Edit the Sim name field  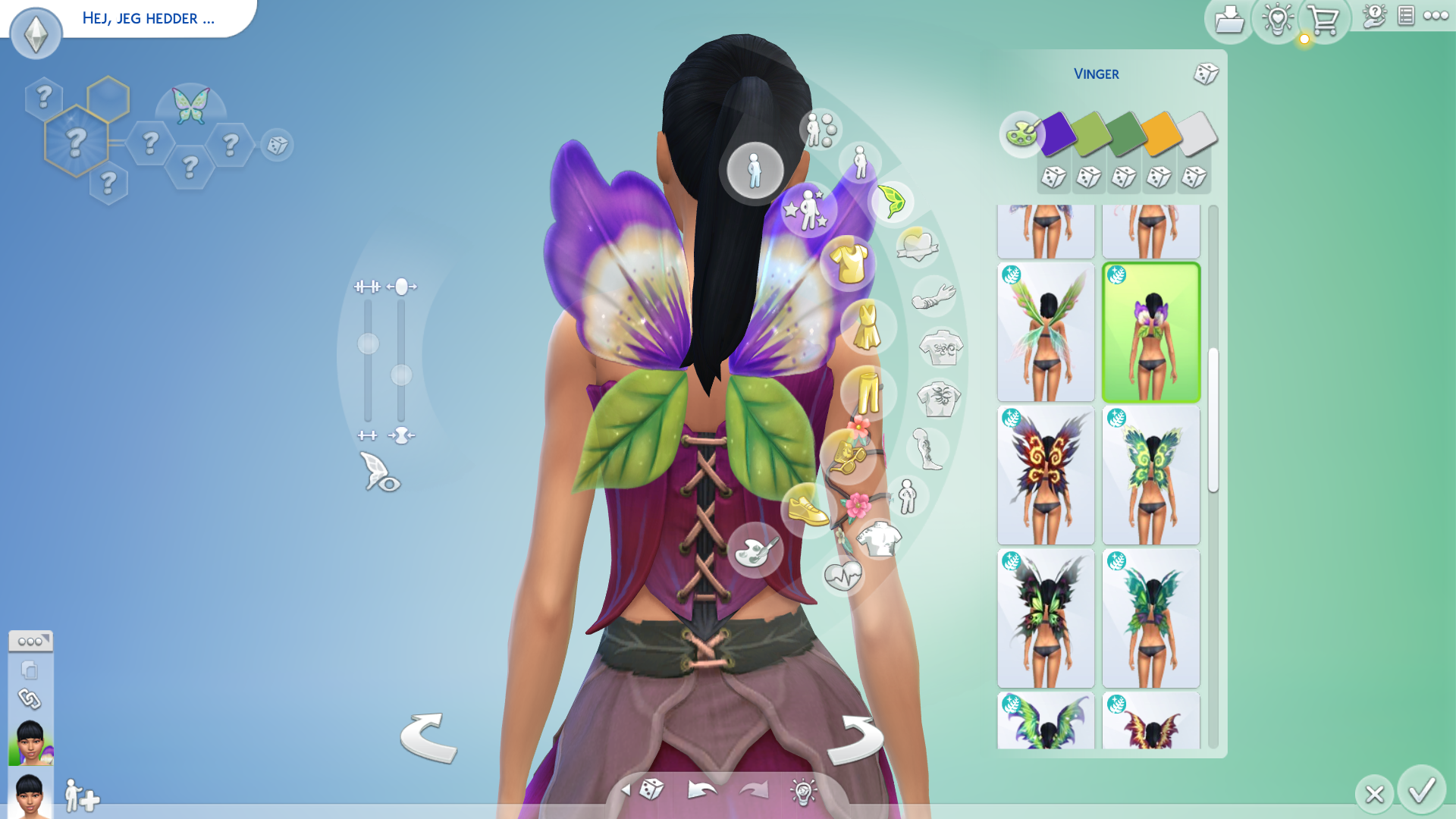pos(149,18)
